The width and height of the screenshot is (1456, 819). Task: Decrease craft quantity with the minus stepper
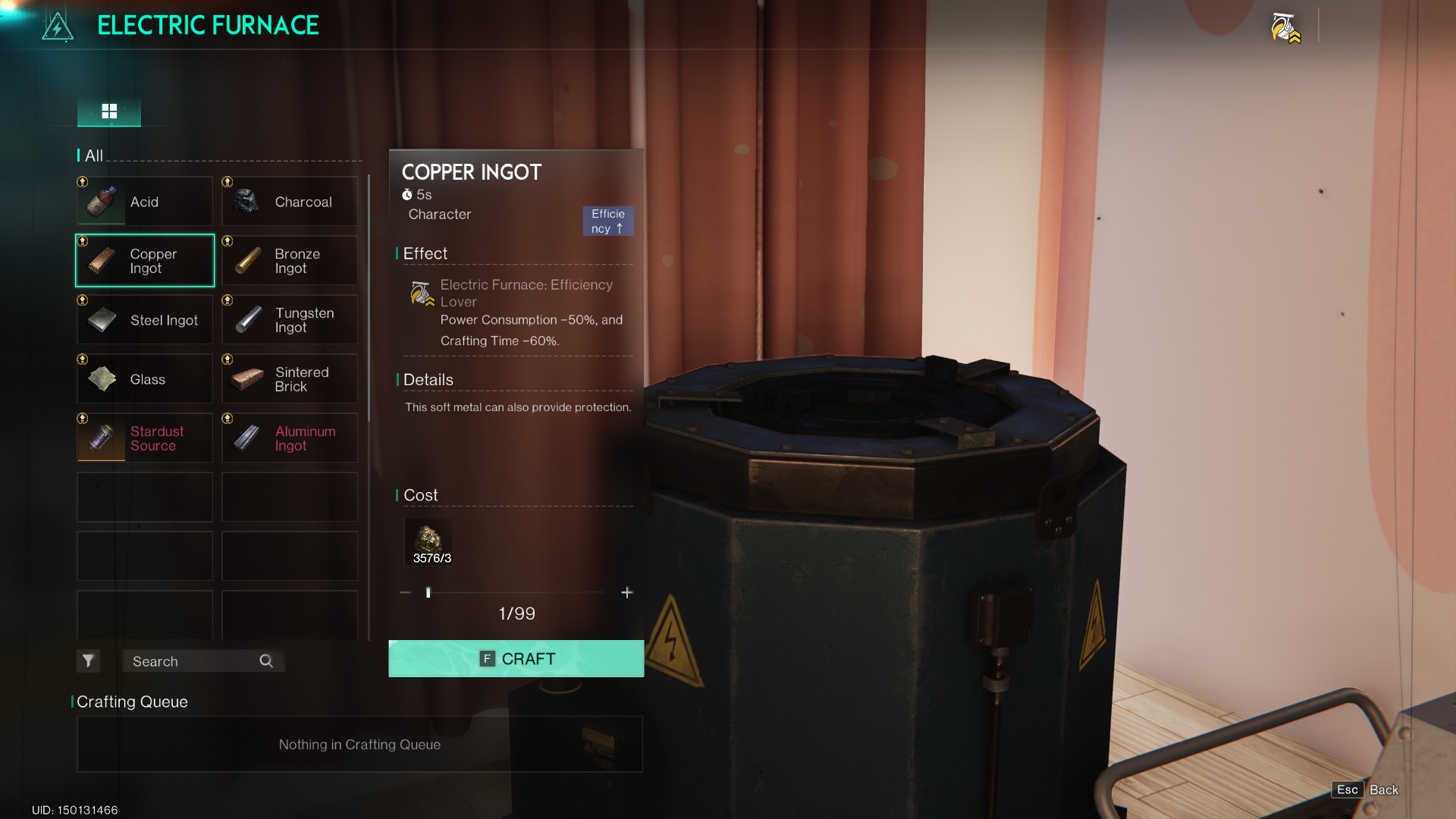404,592
